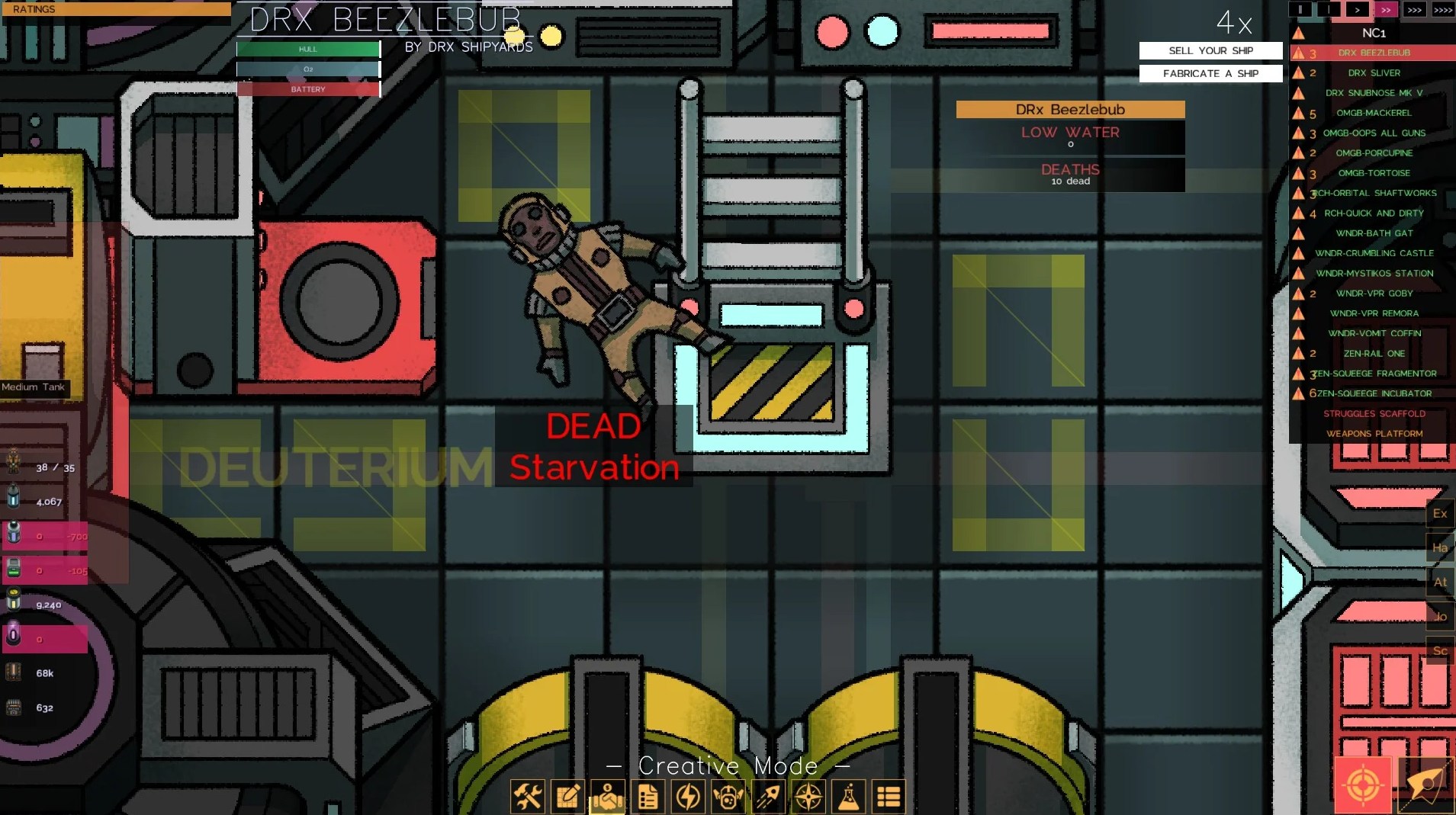Choose Fabricate a Ship
The height and width of the screenshot is (815, 1456).
coord(1210,74)
